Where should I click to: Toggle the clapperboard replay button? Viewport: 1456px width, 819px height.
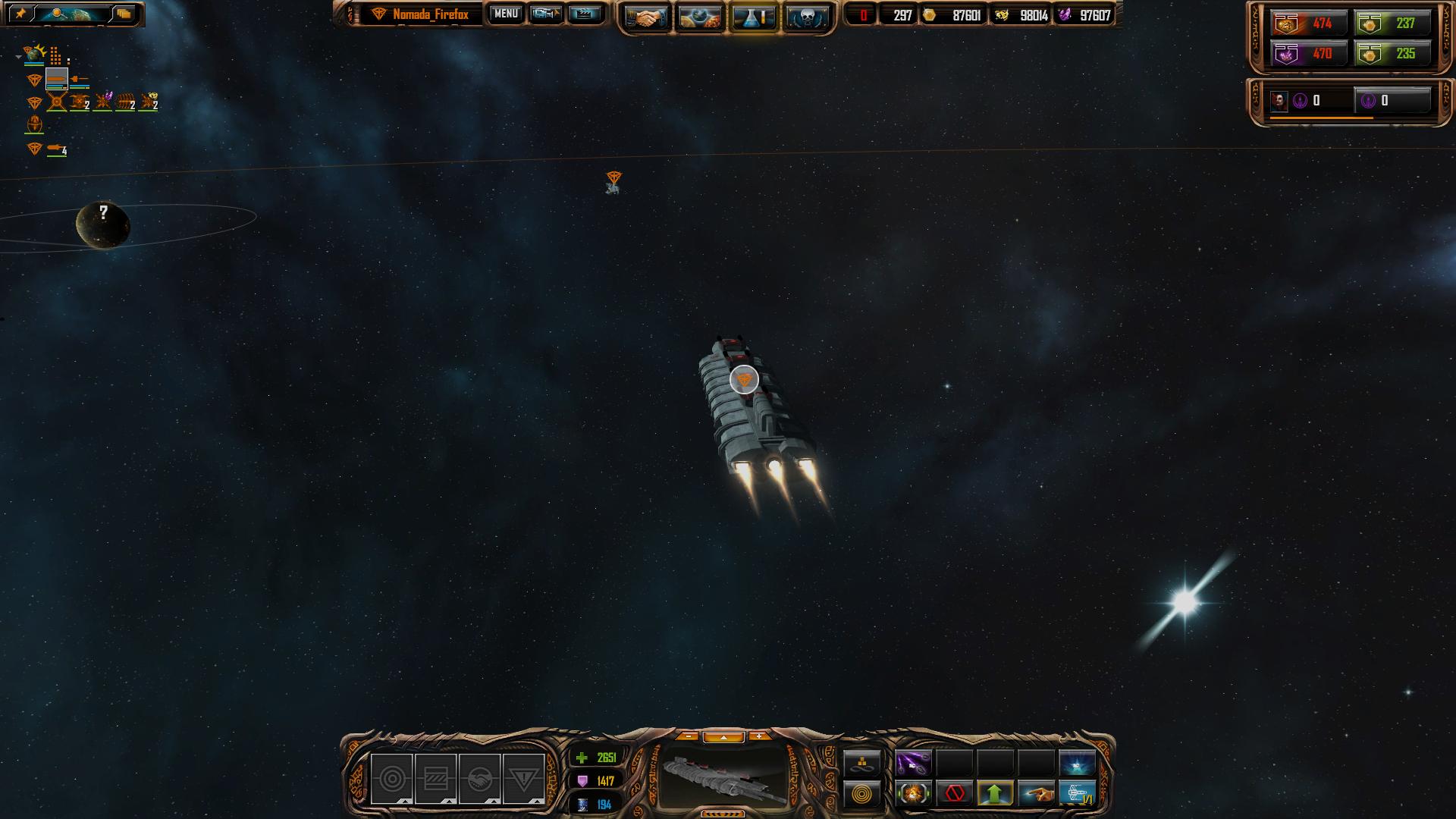[x=584, y=14]
